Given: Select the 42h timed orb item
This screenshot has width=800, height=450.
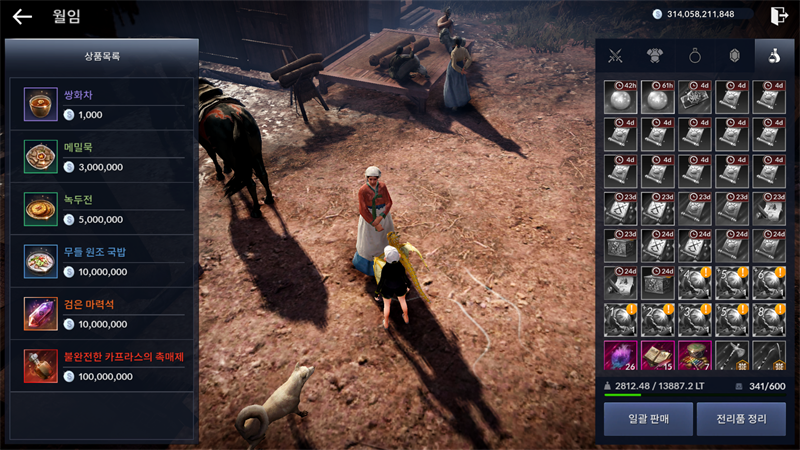Looking at the screenshot, I should tap(620, 97).
